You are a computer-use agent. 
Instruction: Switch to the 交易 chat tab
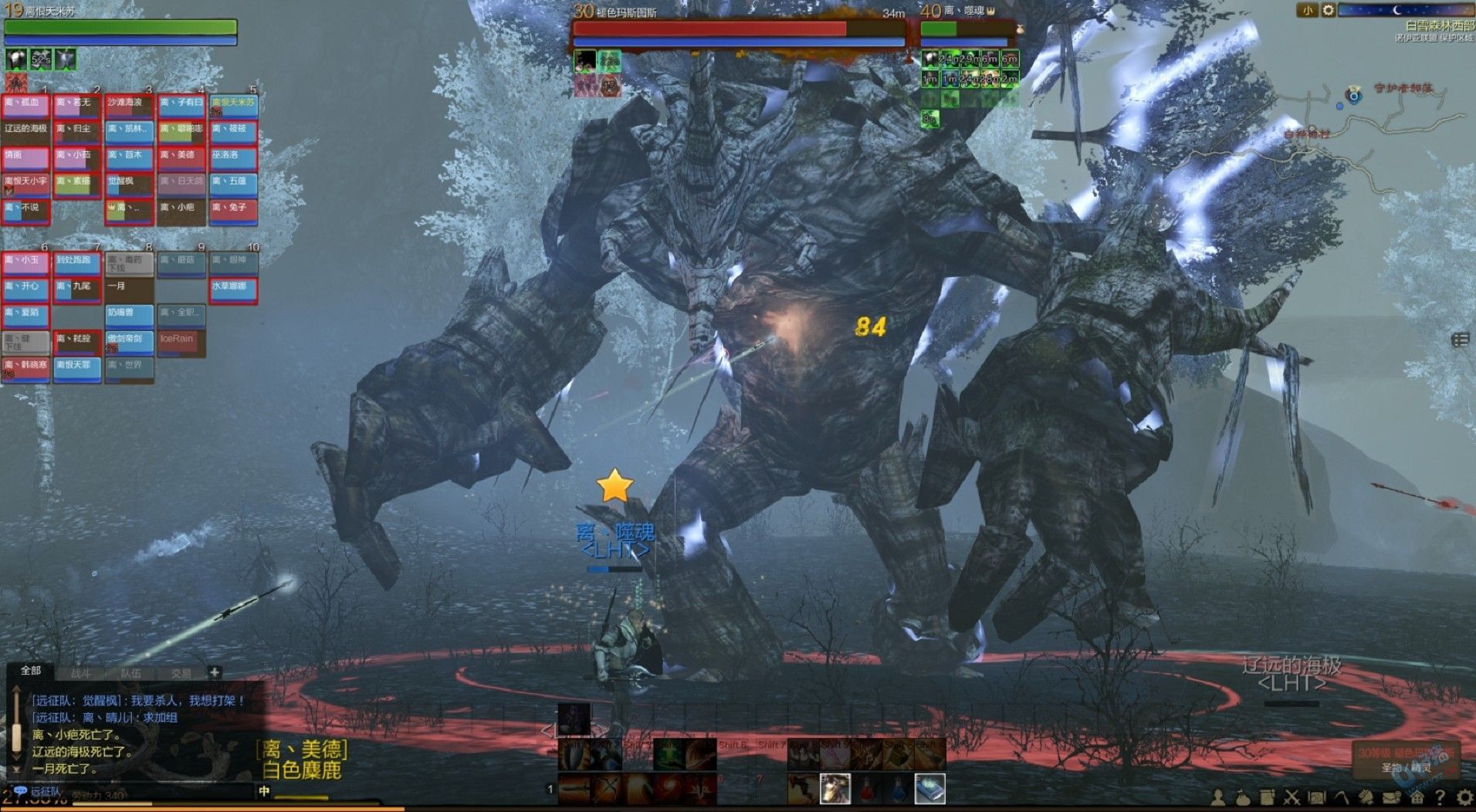coord(181,673)
